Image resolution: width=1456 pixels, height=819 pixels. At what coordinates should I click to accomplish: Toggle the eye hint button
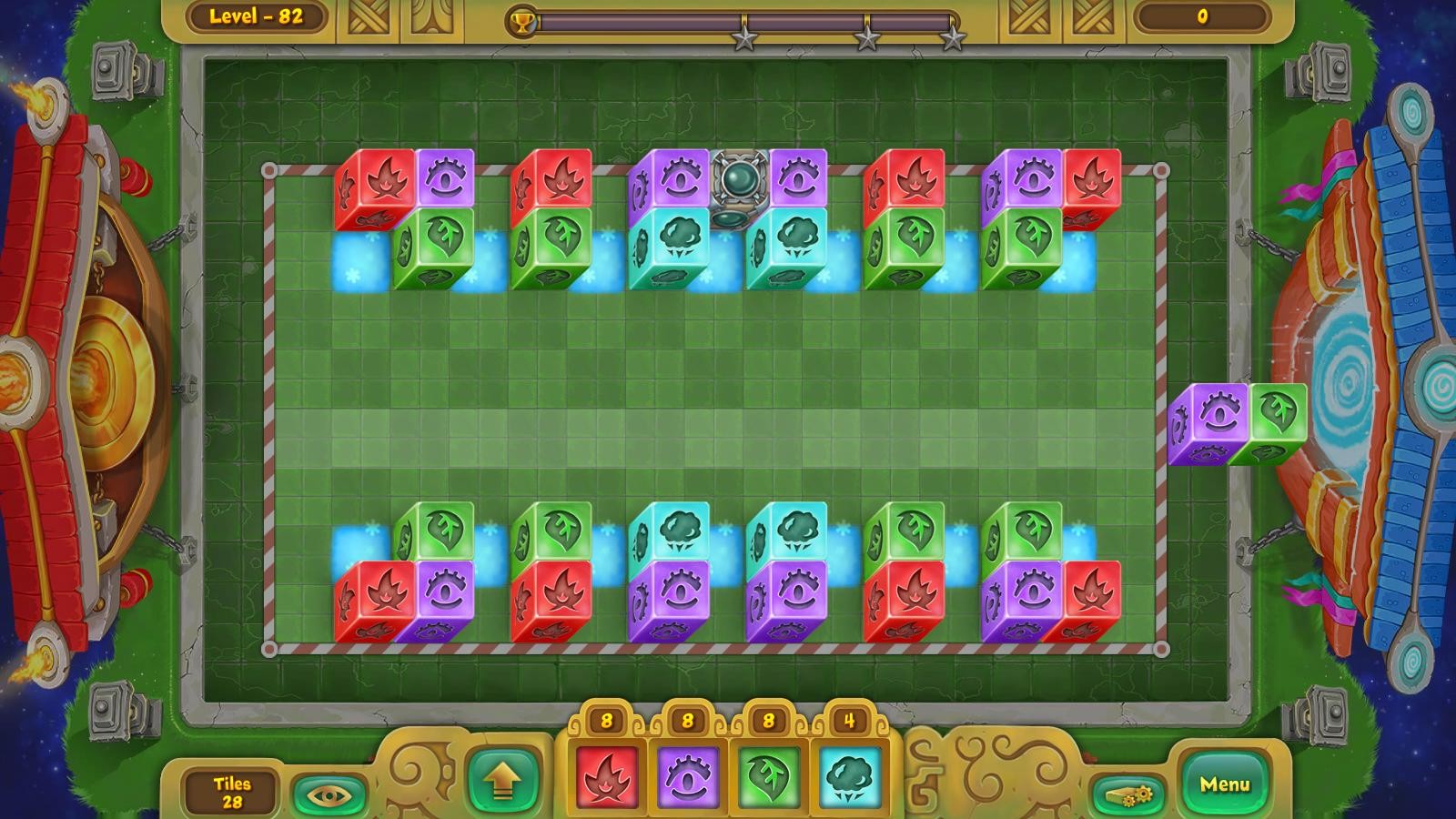coord(328,791)
